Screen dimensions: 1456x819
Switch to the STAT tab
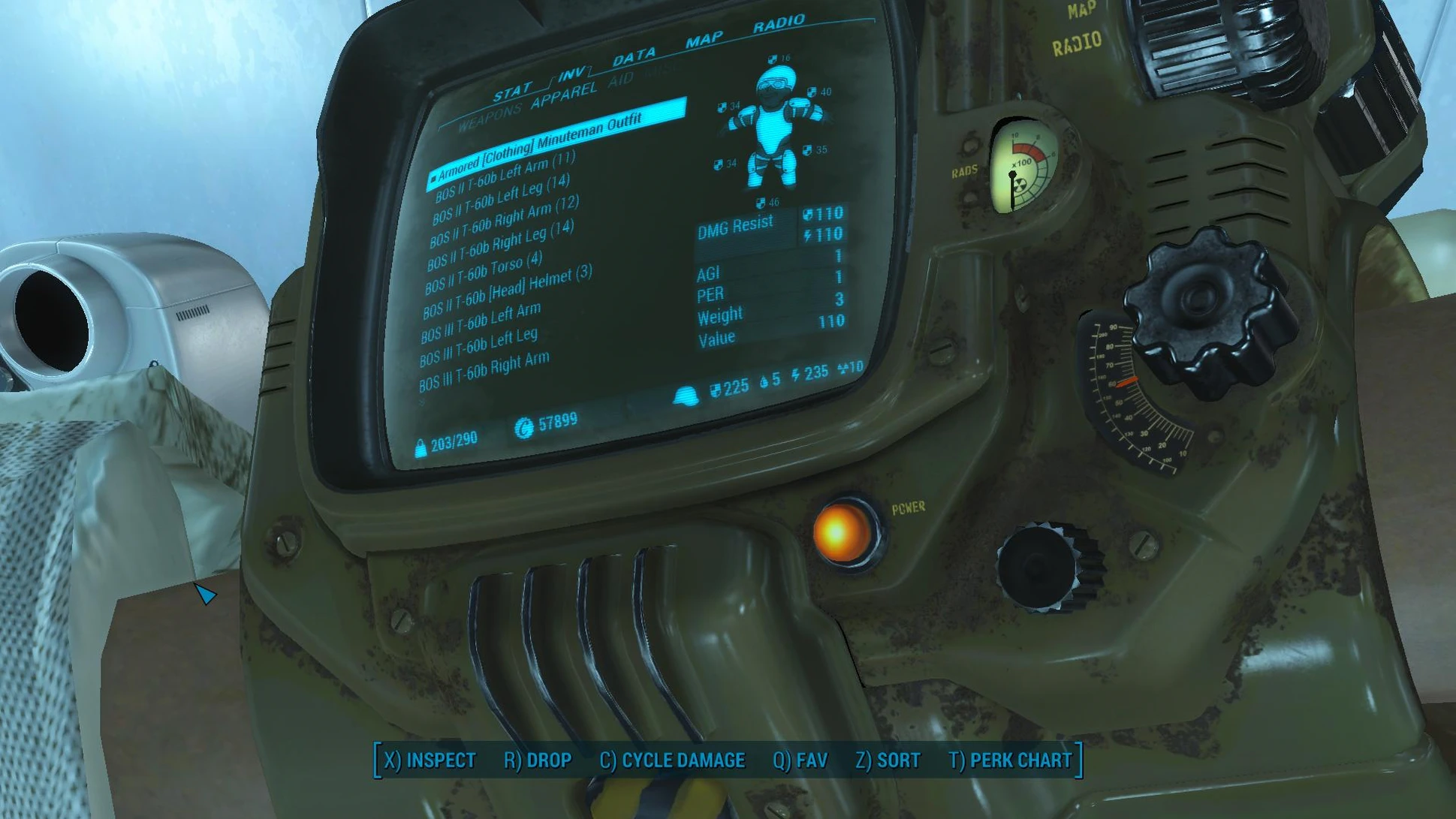tap(512, 93)
